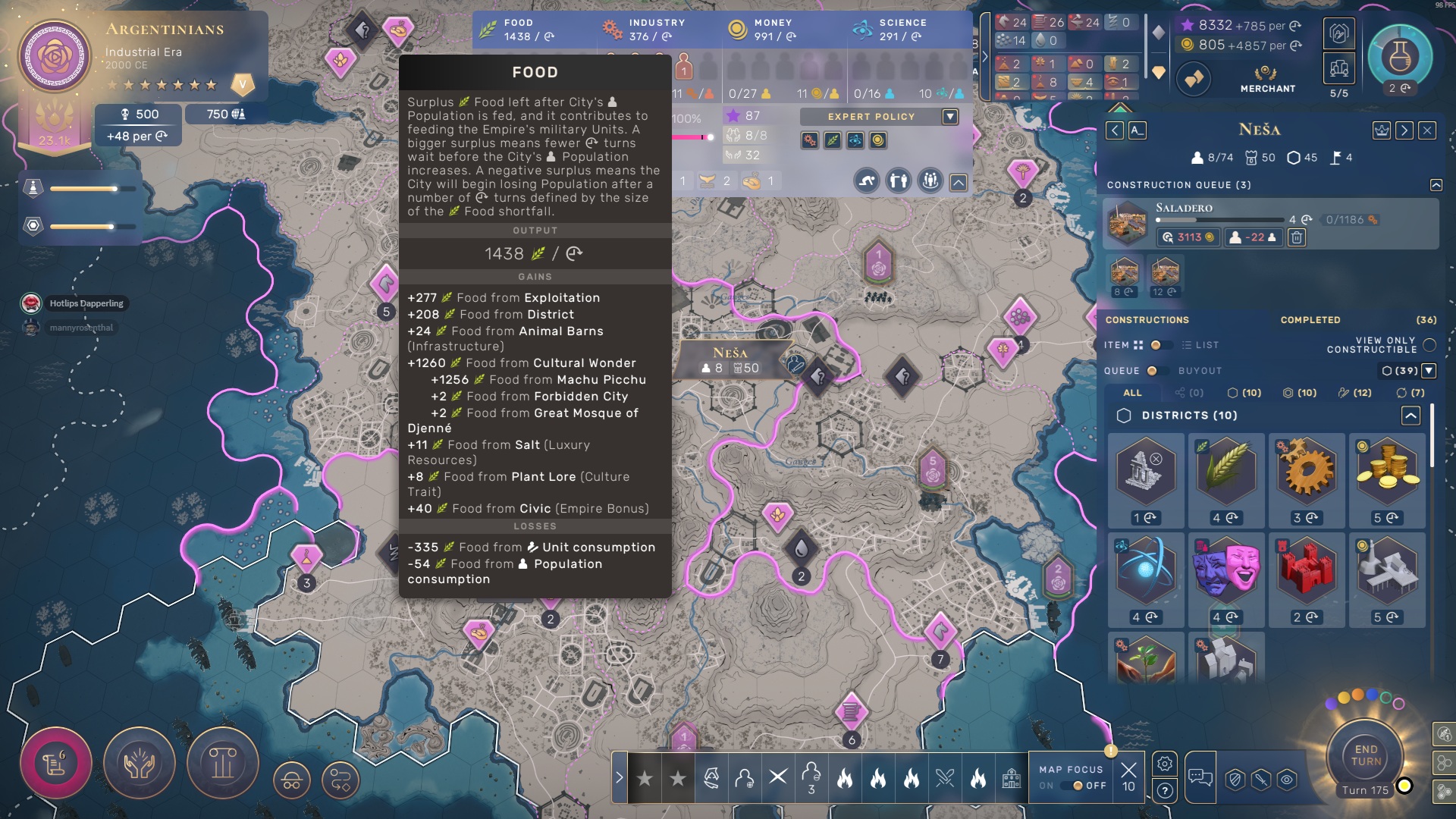The height and width of the screenshot is (819, 1456).
Task: Open the chat speech bubbles button
Action: coord(1200,776)
